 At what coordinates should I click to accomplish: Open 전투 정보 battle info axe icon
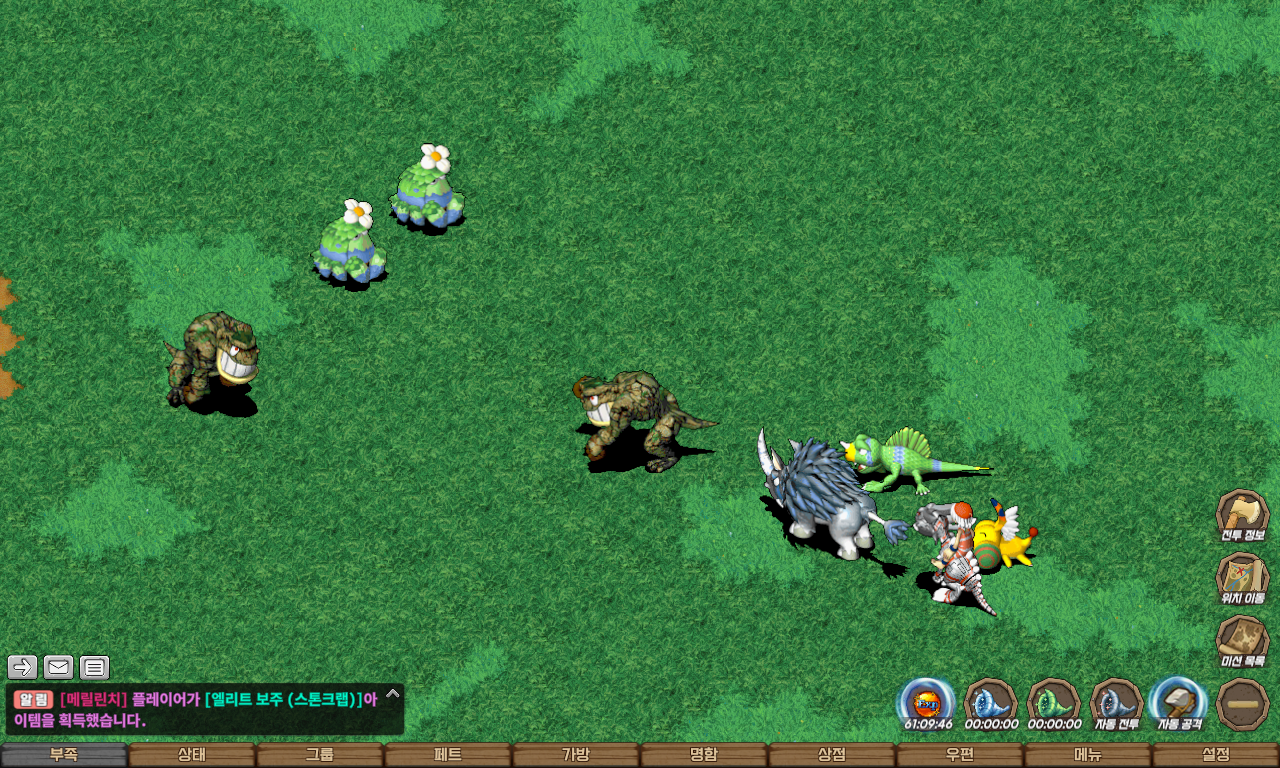coord(1242,514)
